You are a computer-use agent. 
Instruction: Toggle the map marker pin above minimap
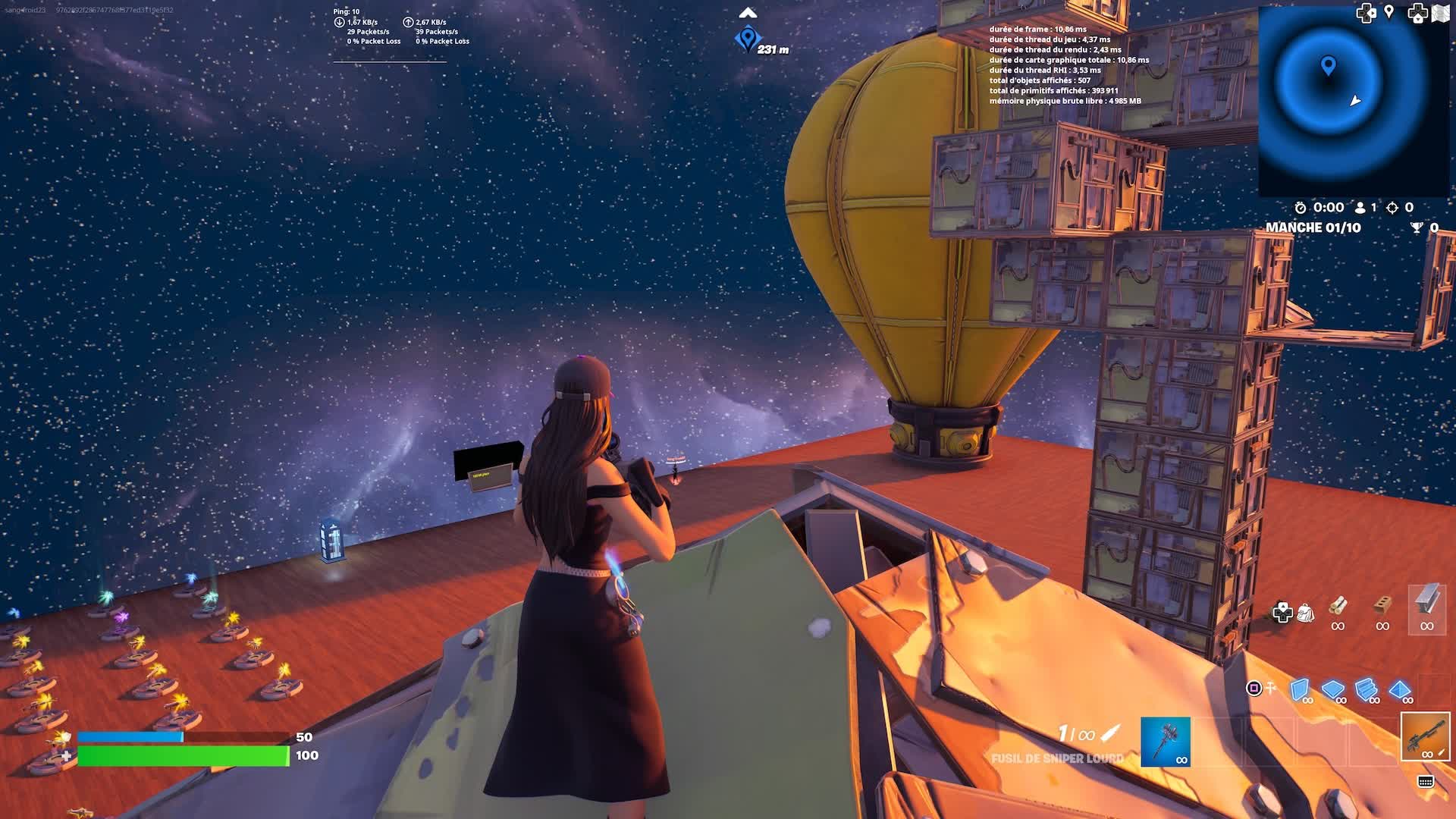coord(1389,11)
